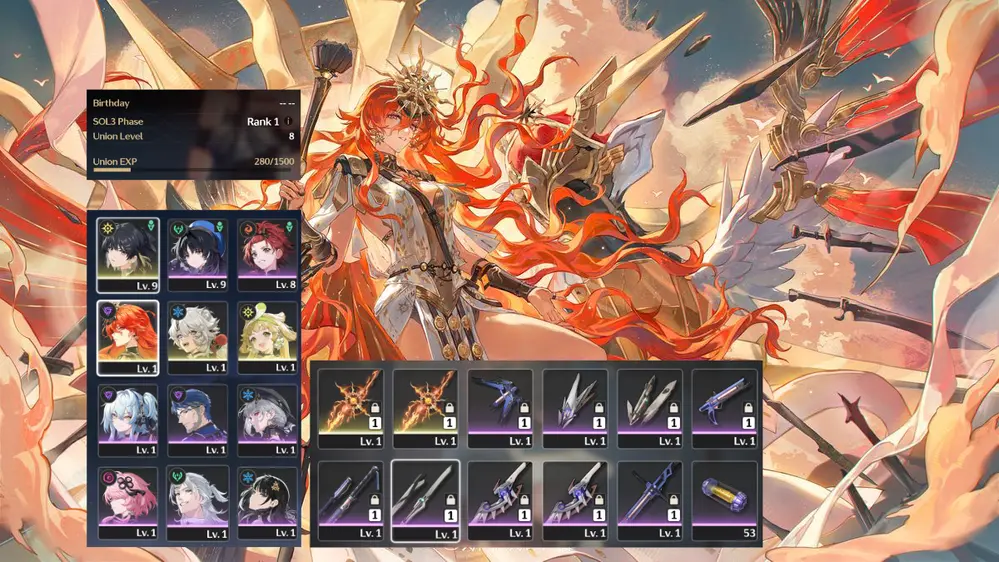The width and height of the screenshot is (999, 562).
Task: Select the red-haired Lv. 8 character
Action: (x=267, y=255)
